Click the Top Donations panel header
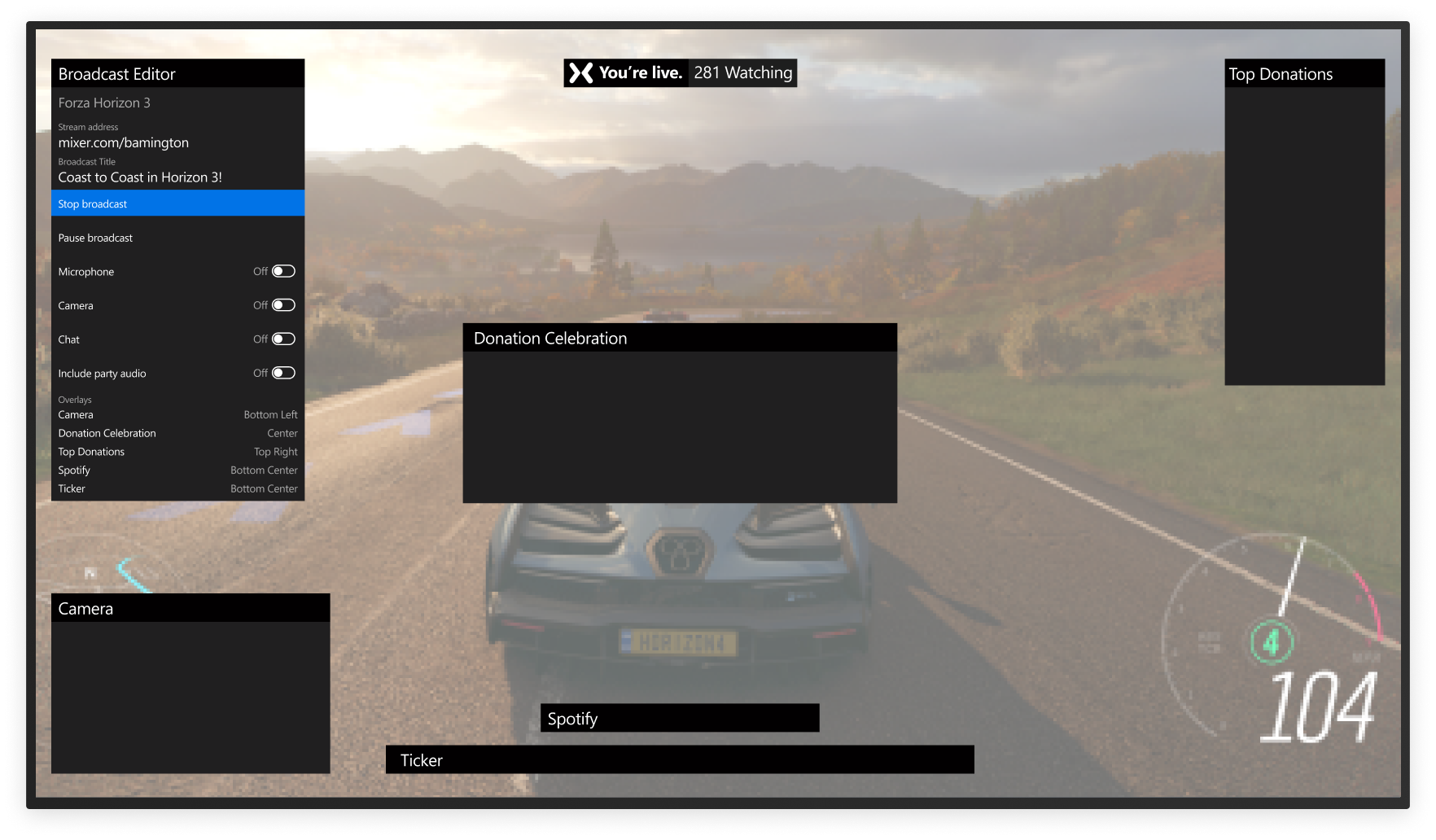The height and width of the screenshot is (840, 1436). [1303, 73]
